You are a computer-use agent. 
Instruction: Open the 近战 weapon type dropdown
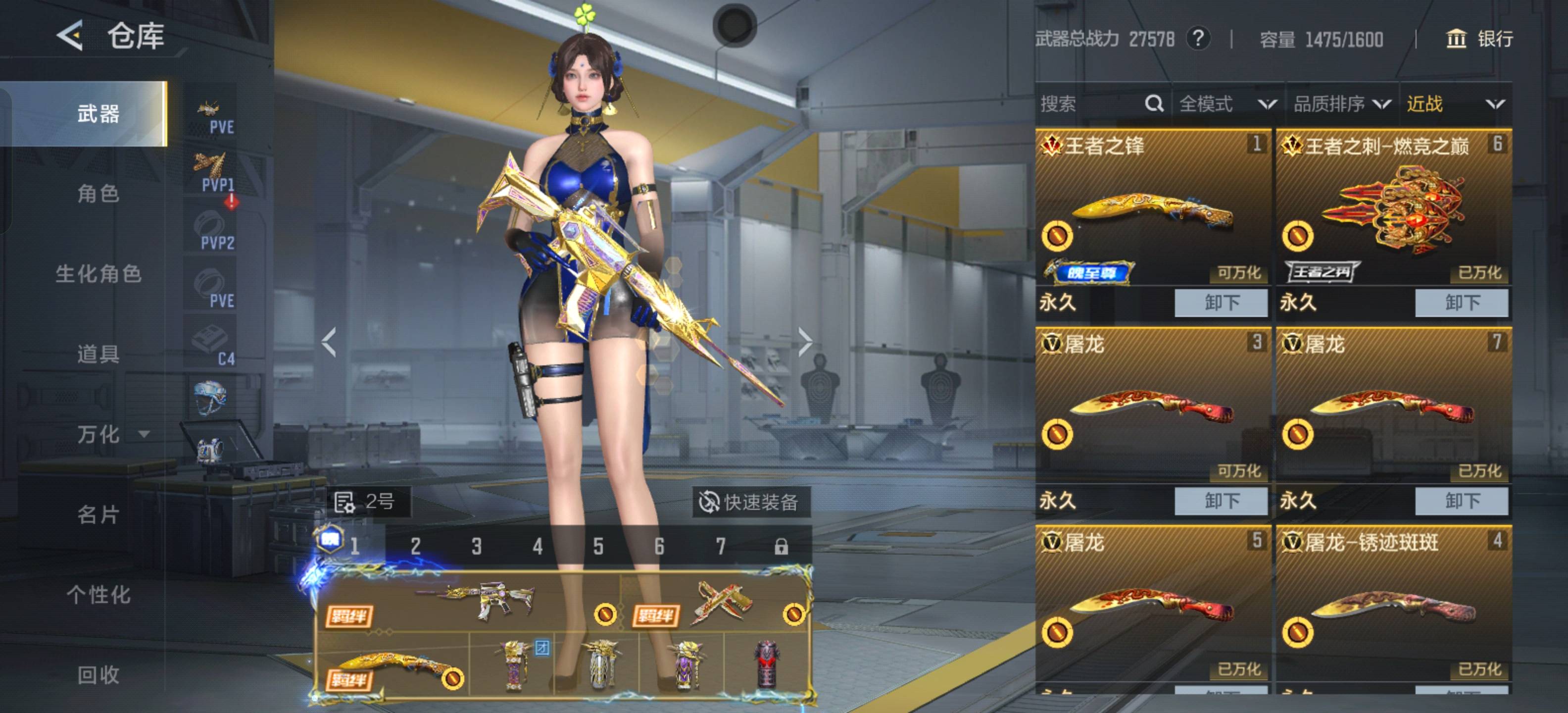(1455, 104)
